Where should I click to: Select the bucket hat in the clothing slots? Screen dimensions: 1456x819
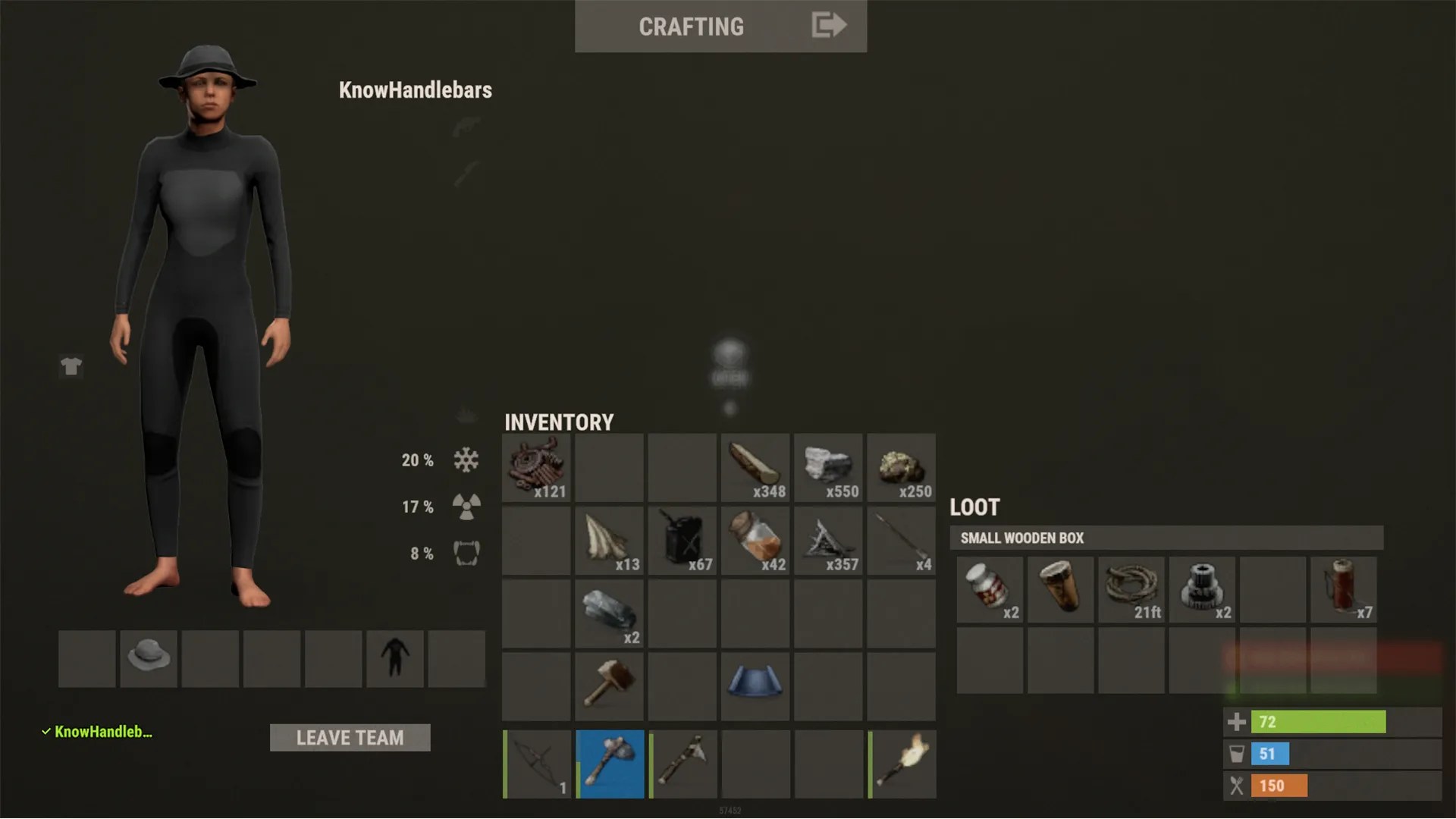149,658
